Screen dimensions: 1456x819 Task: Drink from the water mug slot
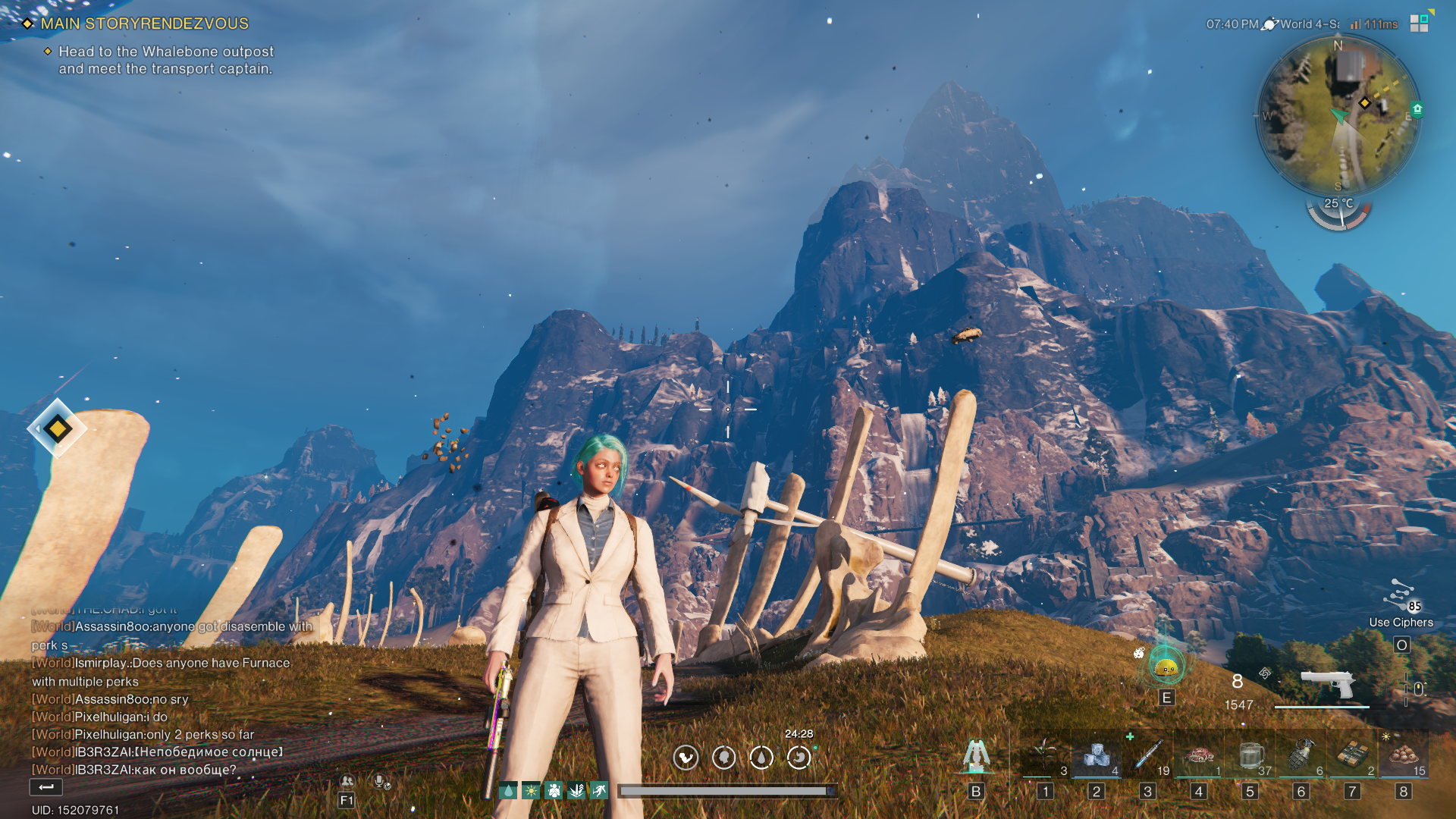click(x=1250, y=755)
